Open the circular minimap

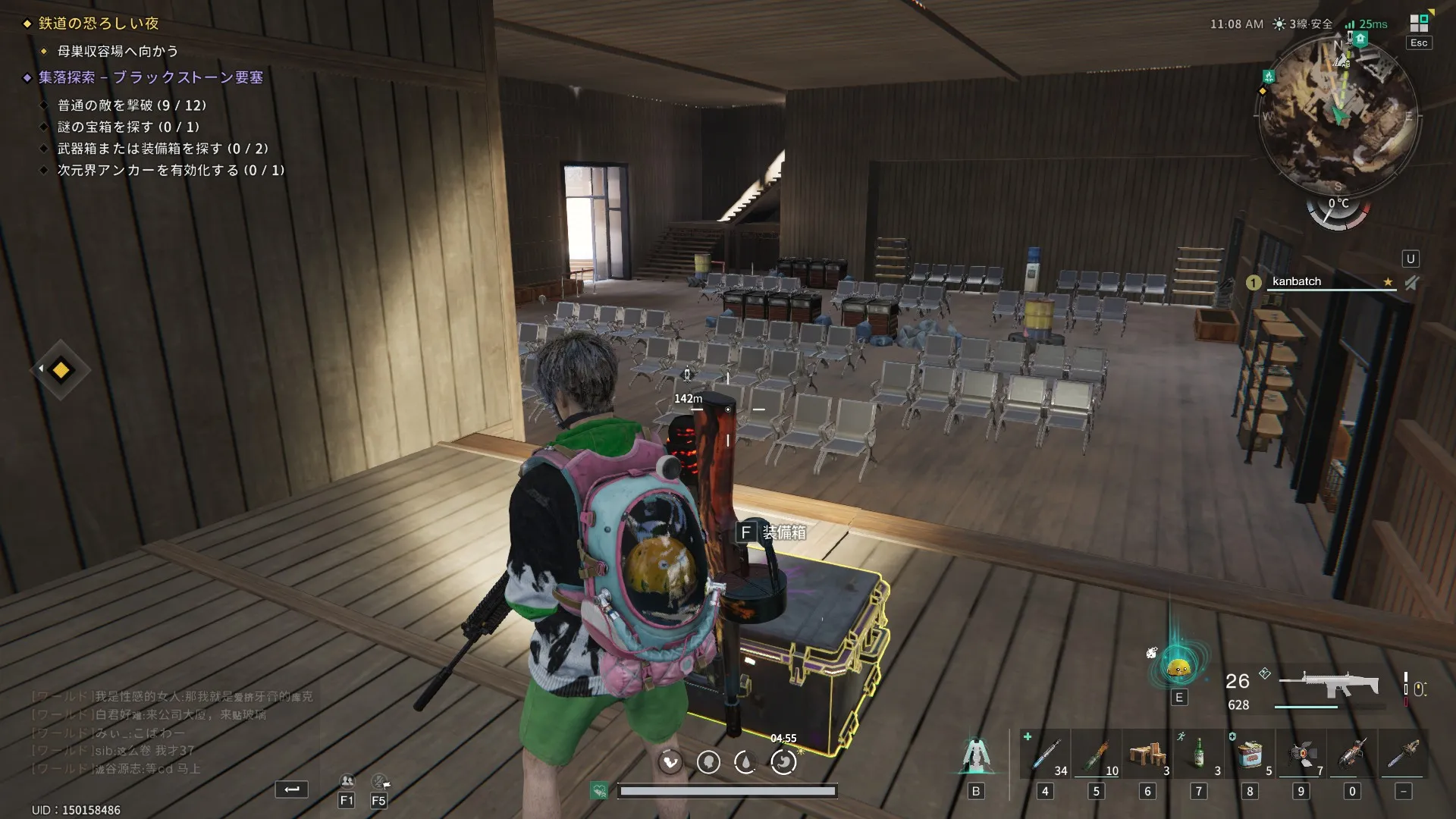point(1338,114)
